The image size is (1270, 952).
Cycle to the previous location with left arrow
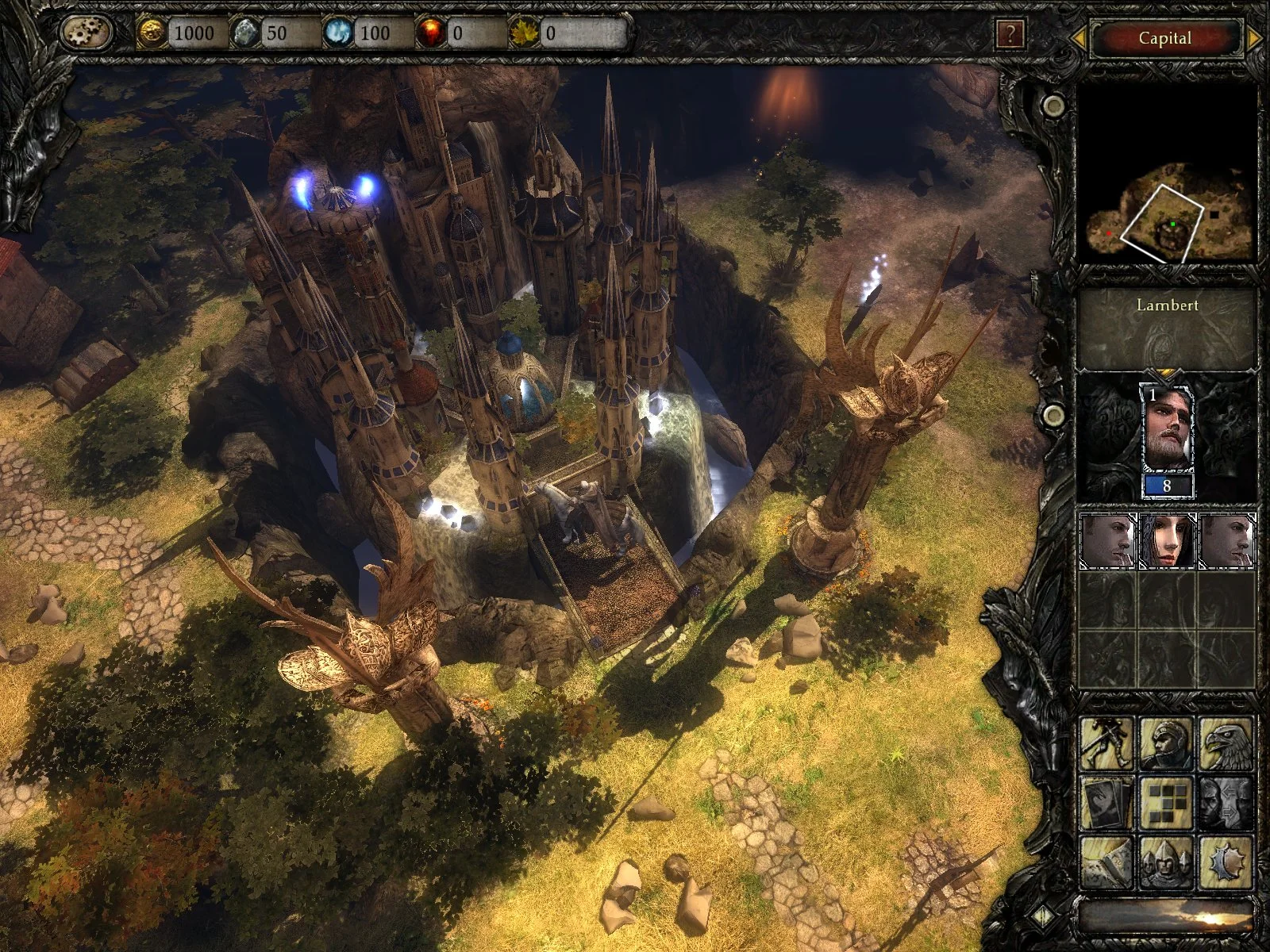pyautogui.click(x=1079, y=38)
